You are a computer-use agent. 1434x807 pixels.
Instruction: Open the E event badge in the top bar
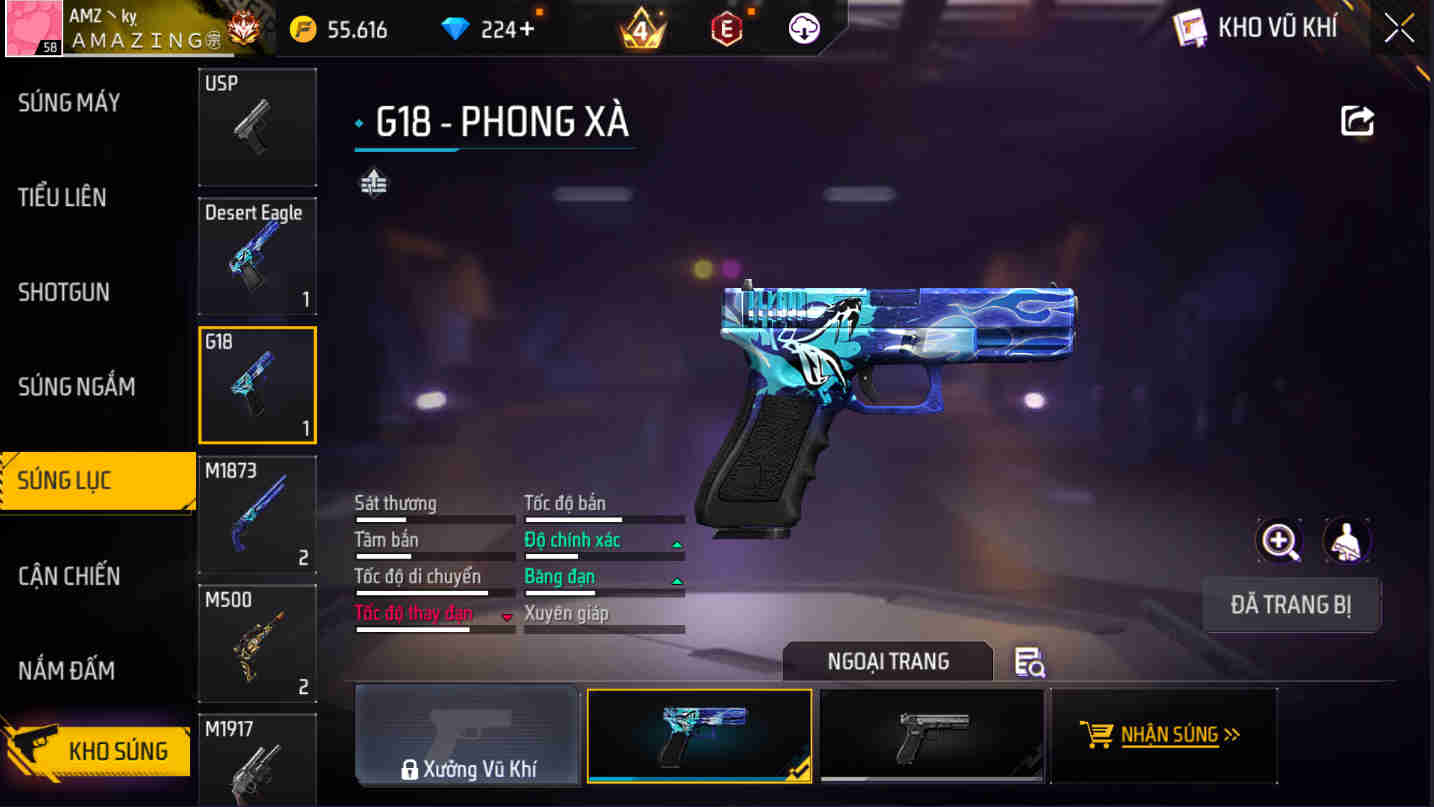[x=725, y=28]
